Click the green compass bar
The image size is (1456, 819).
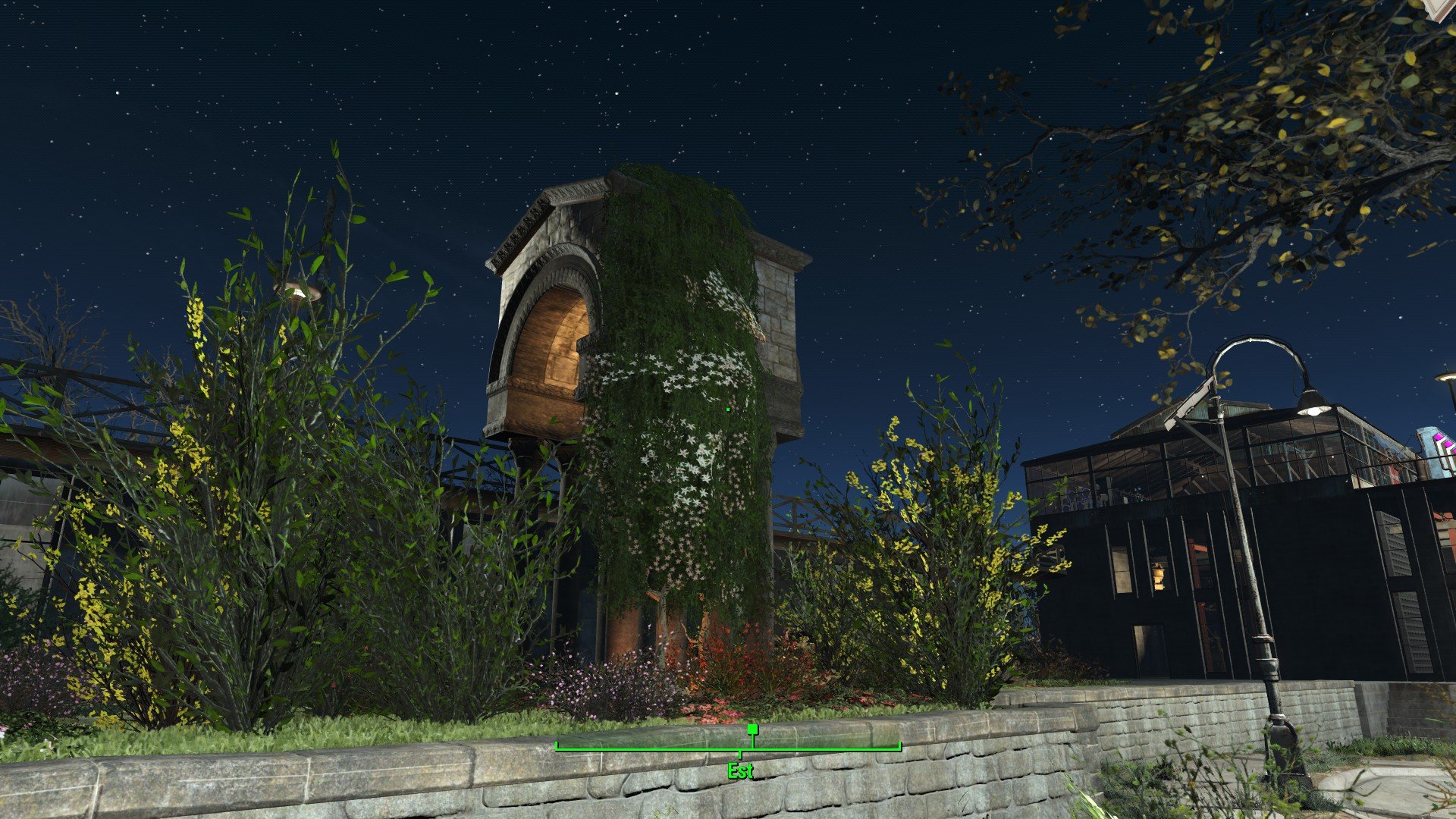tap(728, 747)
